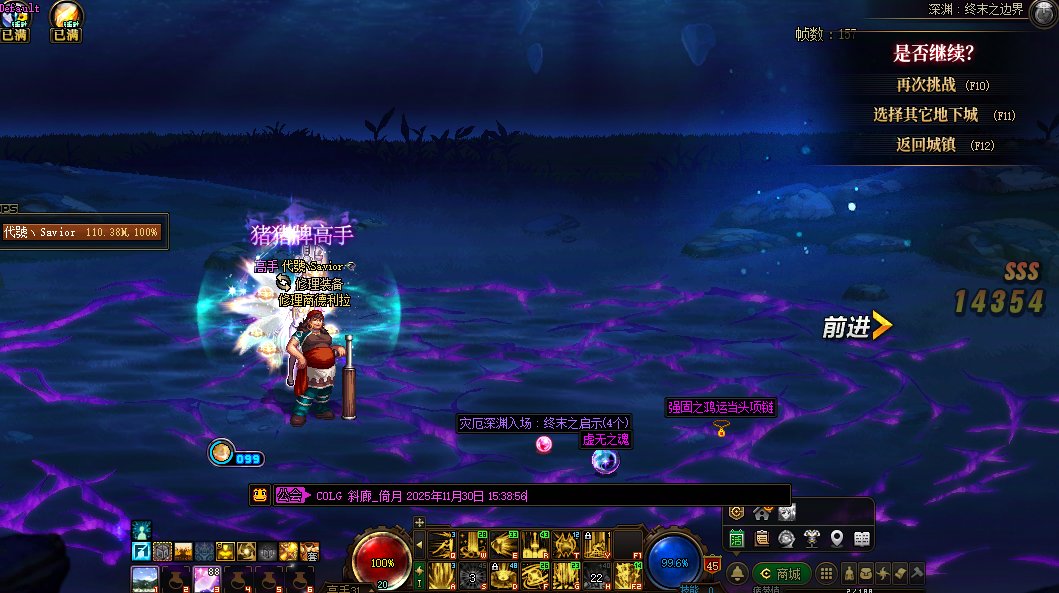Open the inventory bag icon
The width and height of the screenshot is (1059, 593).
tap(866, 574)
